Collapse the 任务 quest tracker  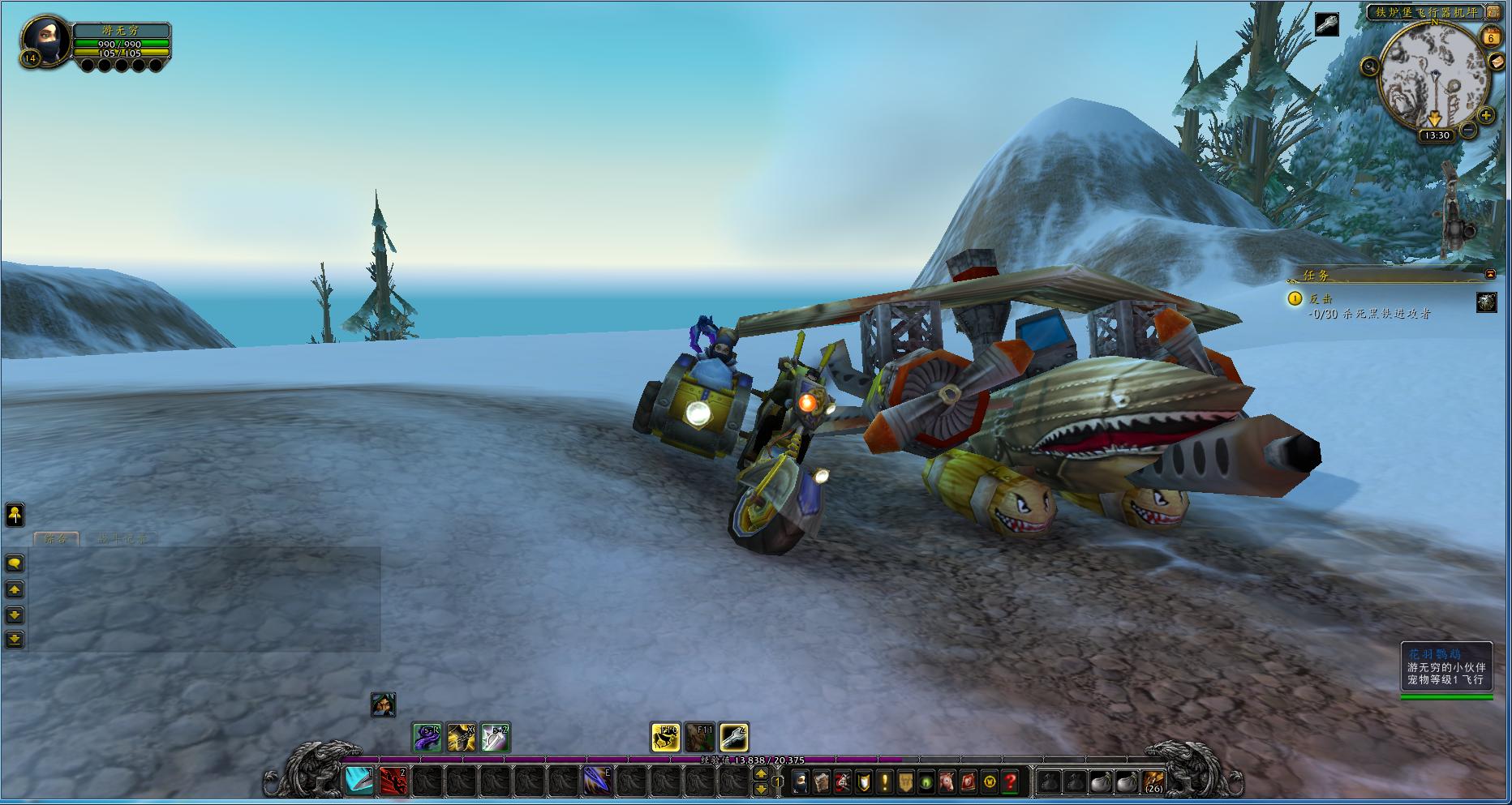click(1490, 275)
